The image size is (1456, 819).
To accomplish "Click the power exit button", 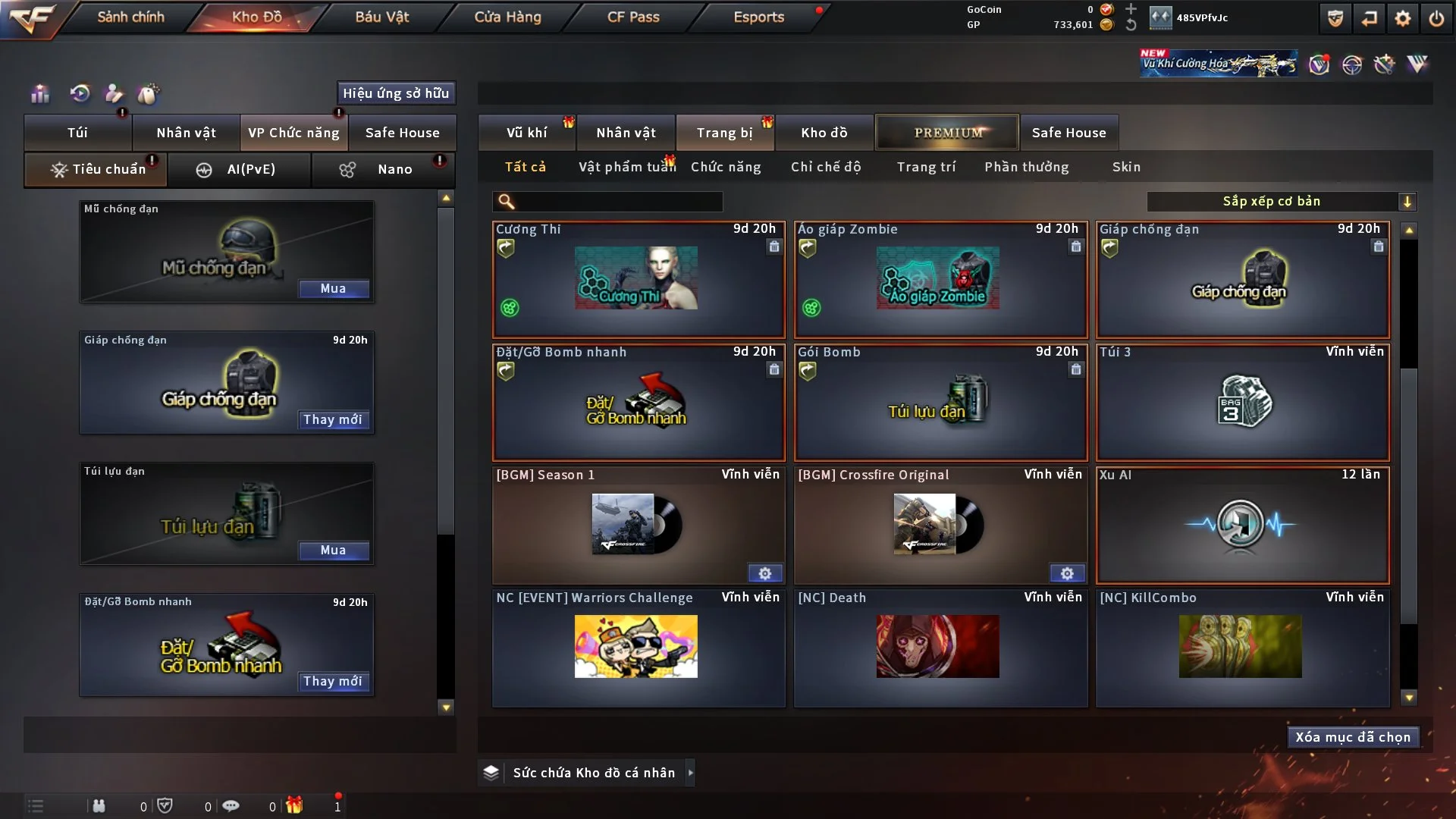I will click(x=1436, y=18).
